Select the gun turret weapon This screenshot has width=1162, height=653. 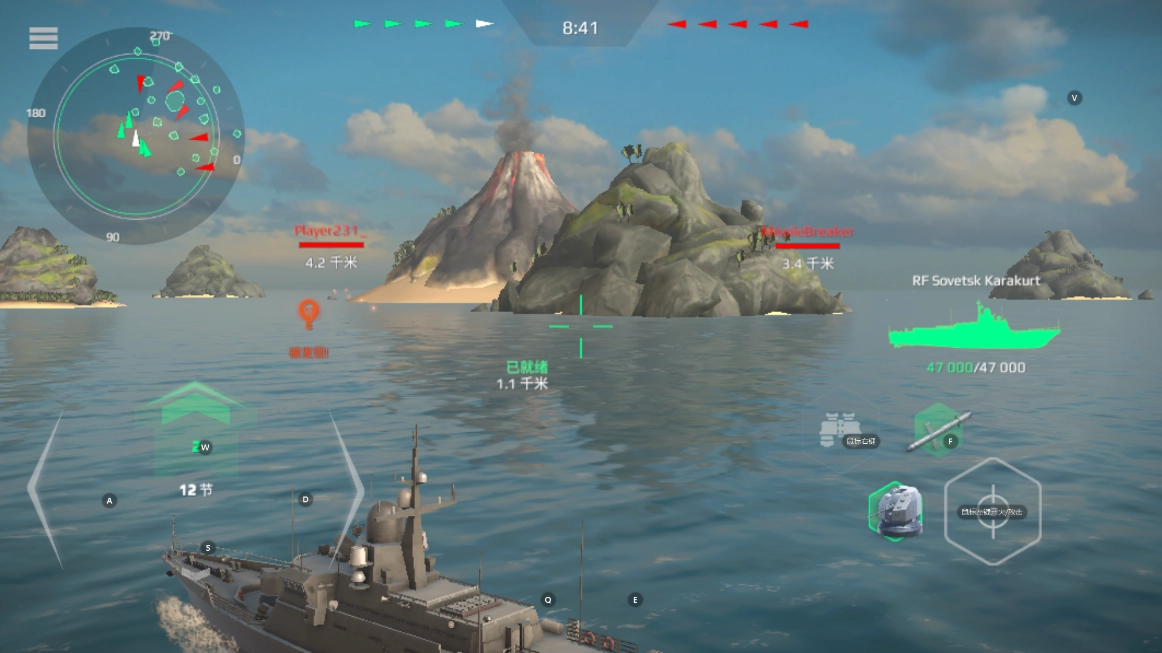point(895,510)
